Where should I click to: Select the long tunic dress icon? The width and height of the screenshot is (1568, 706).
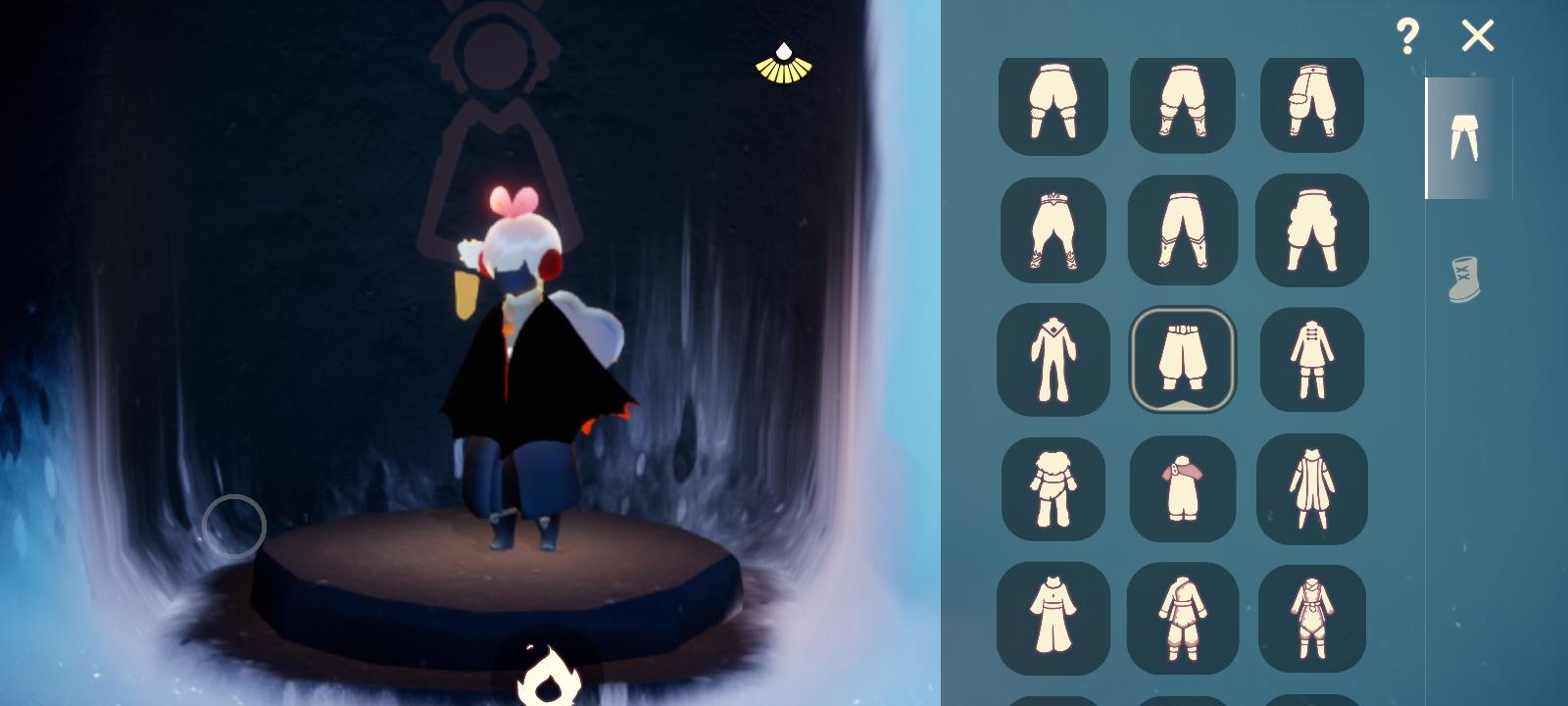[1053, 620]
